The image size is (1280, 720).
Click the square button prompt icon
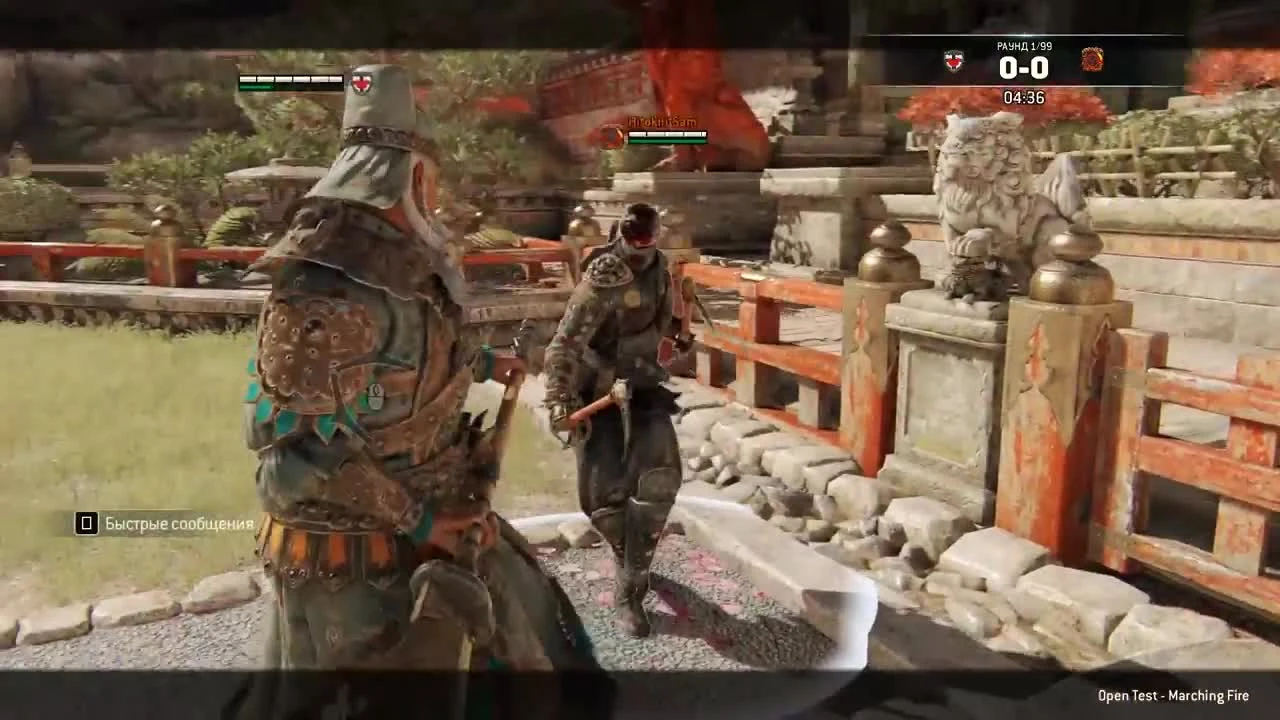[86, 523]
